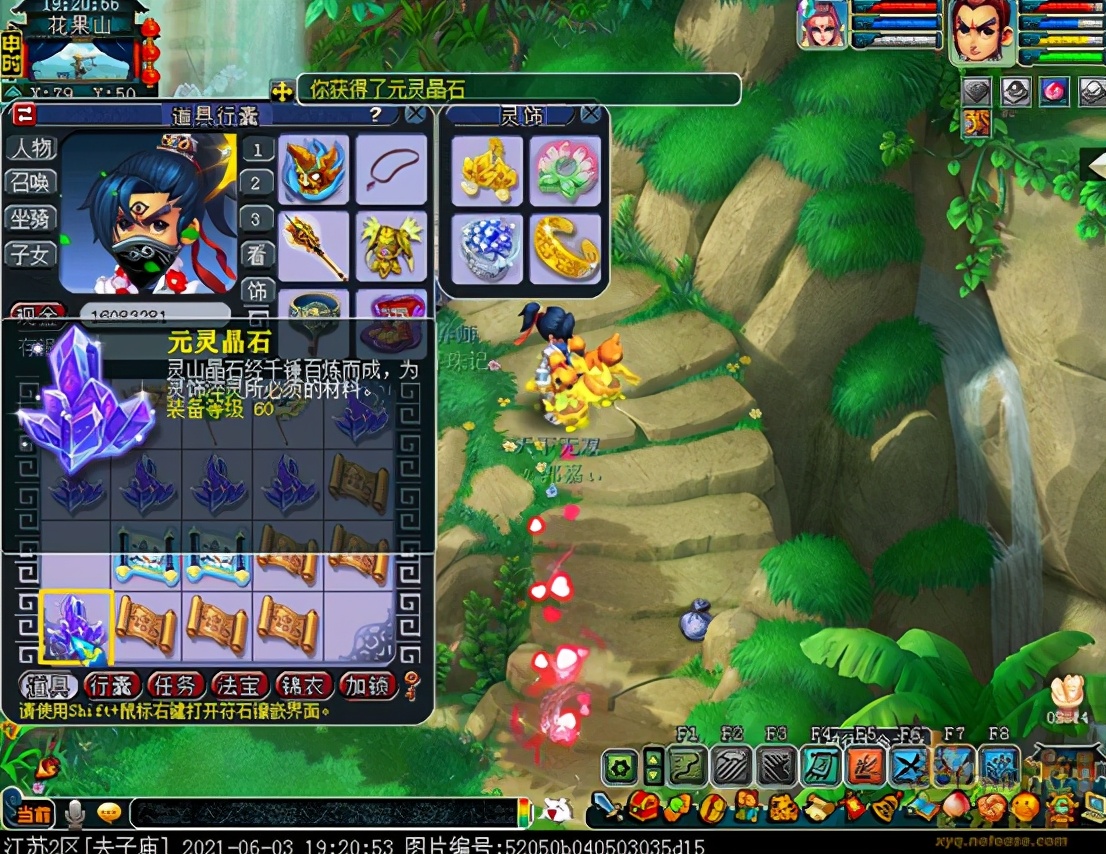
Task: Close the 道具行囊 inventory window
Action: point(415,114)
